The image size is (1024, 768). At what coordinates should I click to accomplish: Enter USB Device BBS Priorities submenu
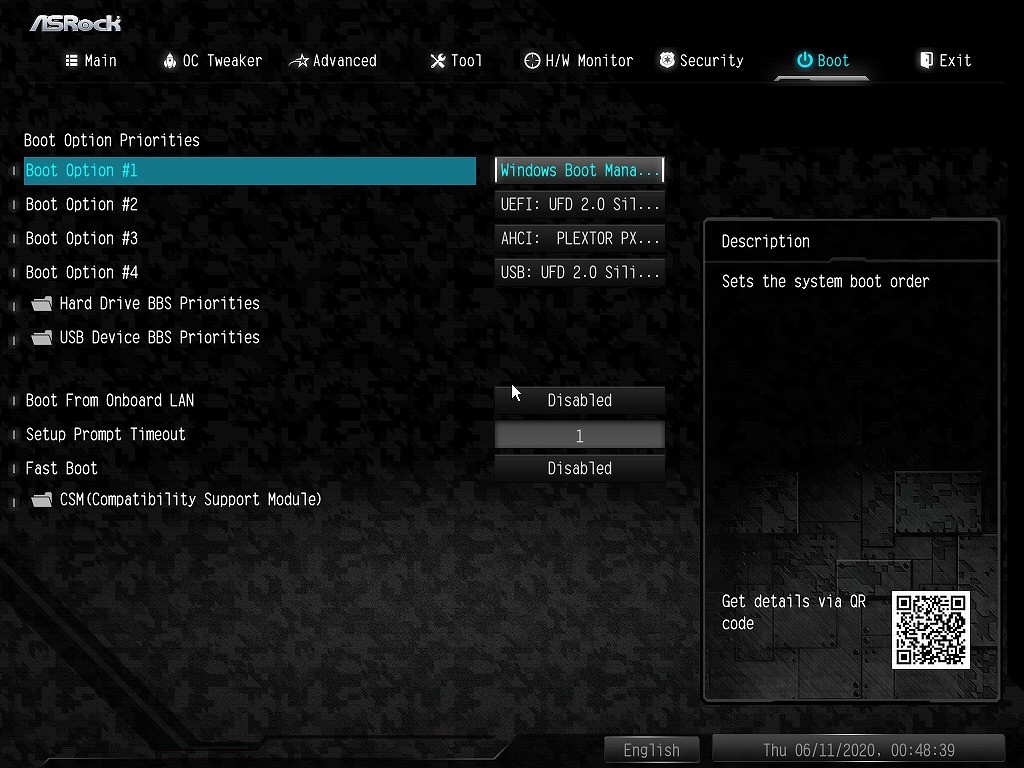pyautogui.click(x=158, y=338)
